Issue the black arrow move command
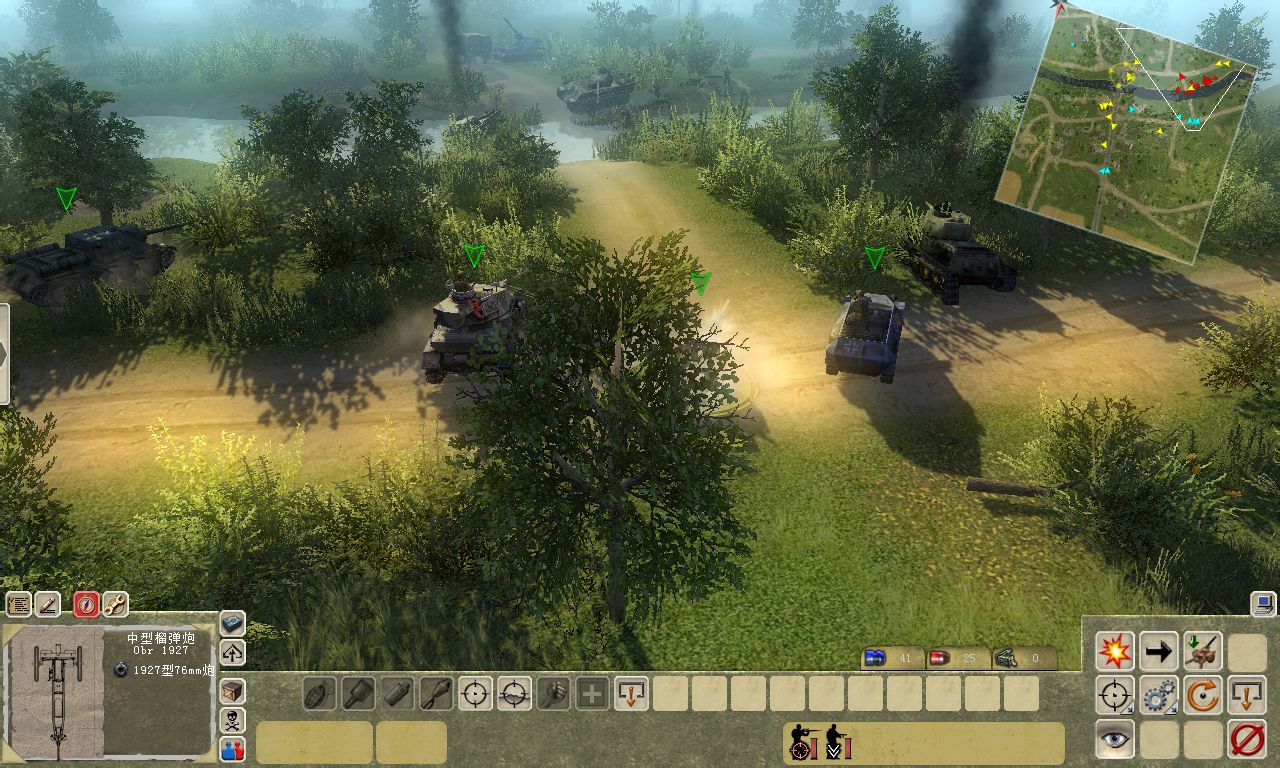1280x768 pixels. click(1159, 652)
